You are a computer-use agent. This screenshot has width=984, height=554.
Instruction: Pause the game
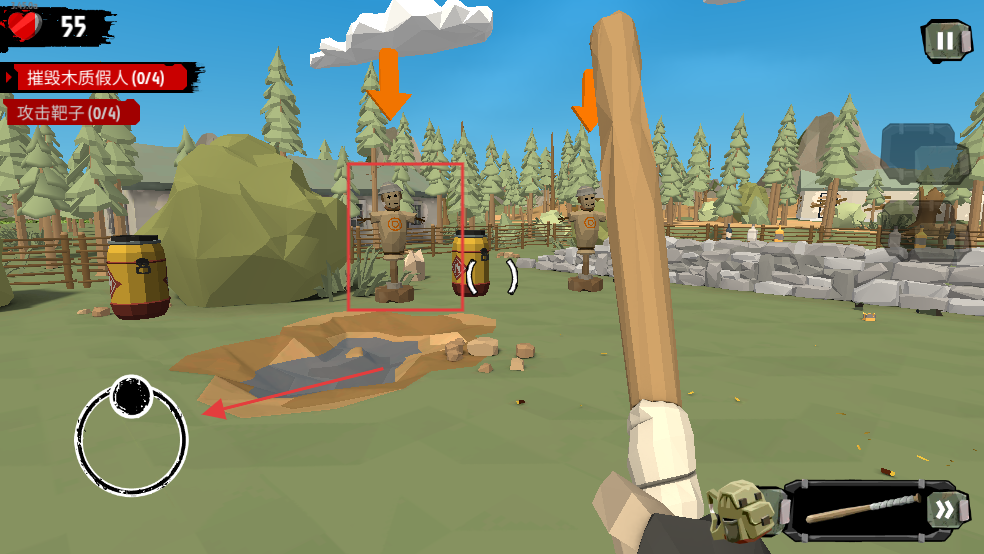point(945,41)
